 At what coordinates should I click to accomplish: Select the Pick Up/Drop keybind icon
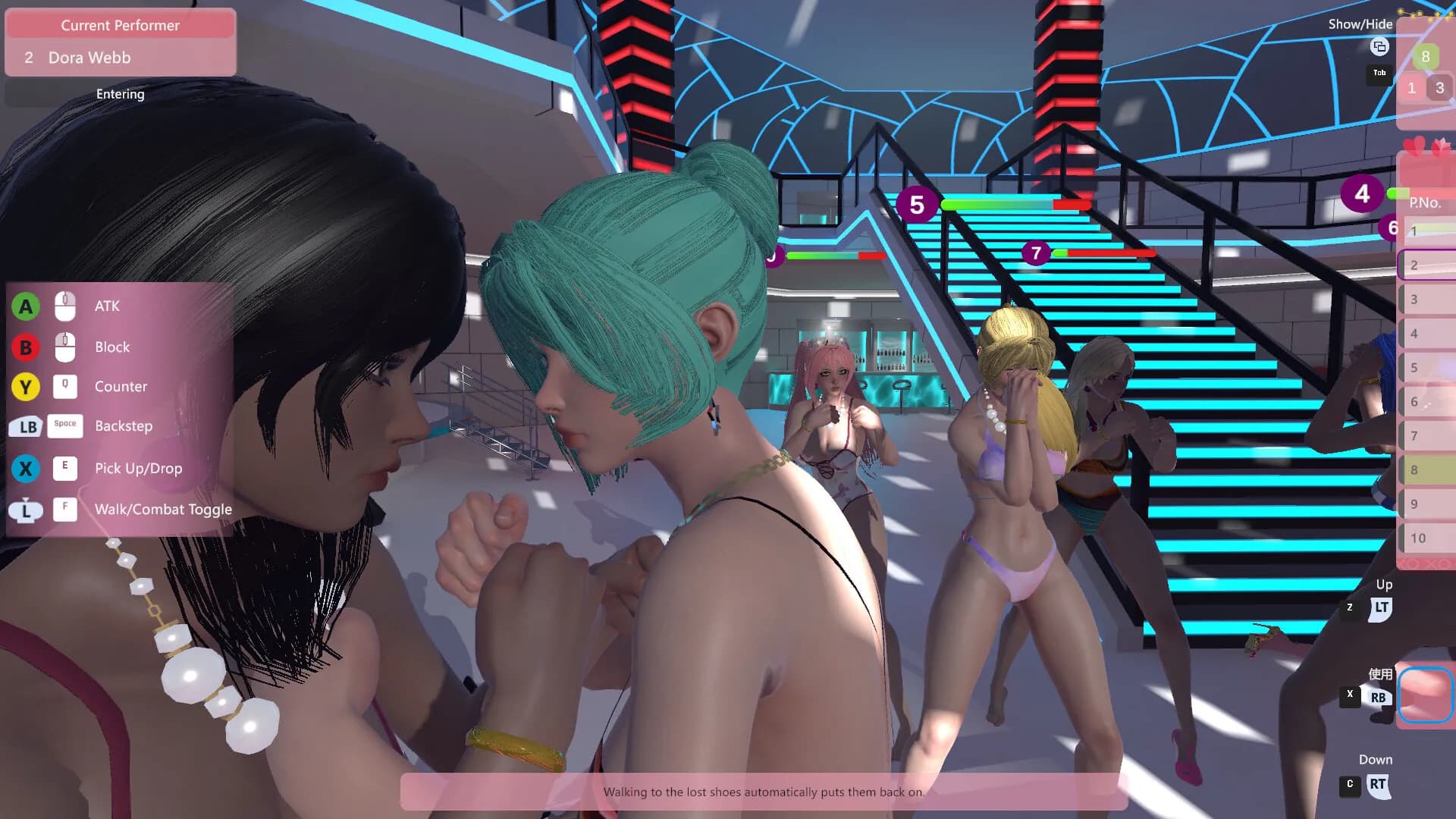click(65, 469)
